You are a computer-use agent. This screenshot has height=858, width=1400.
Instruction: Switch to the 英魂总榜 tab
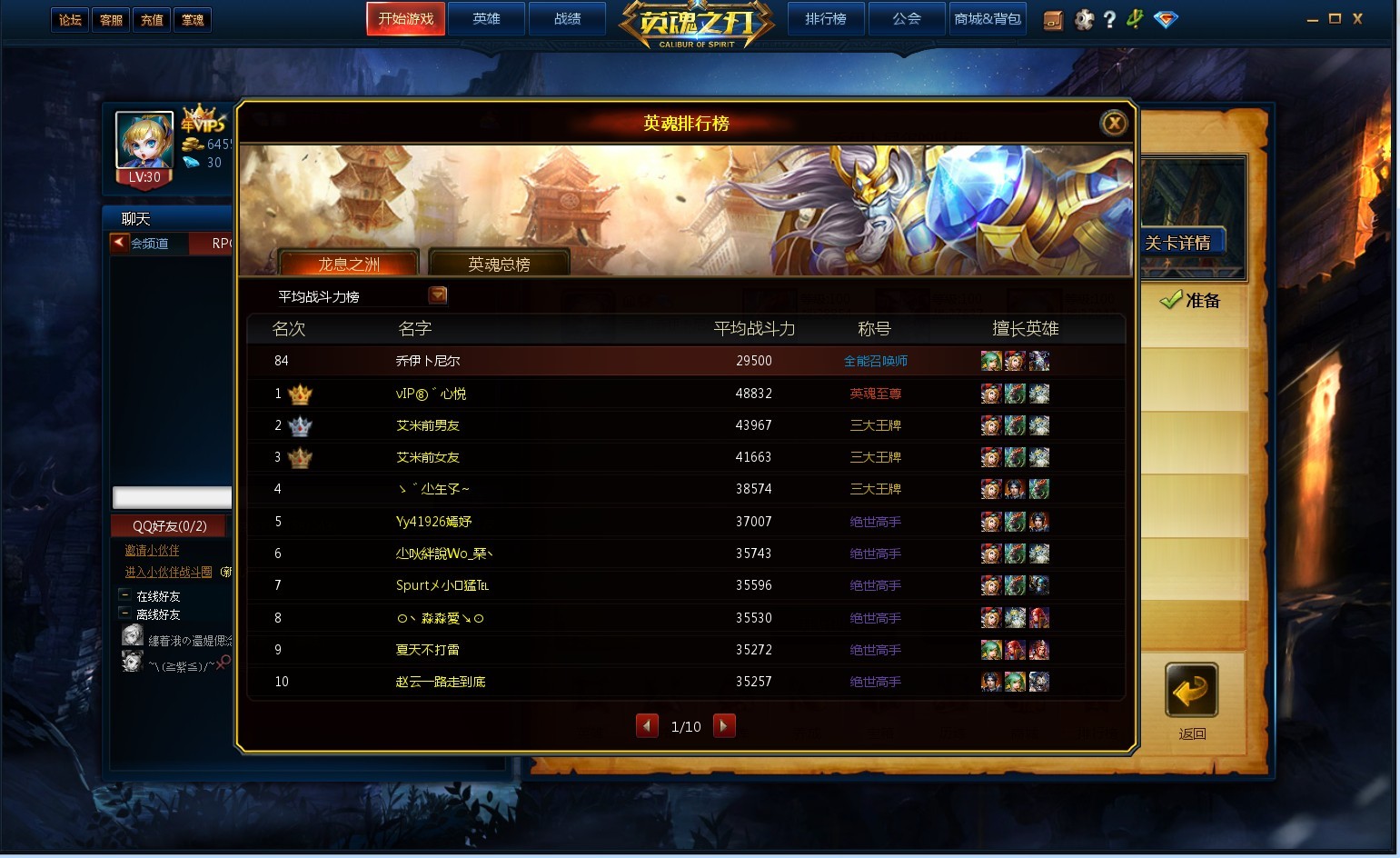[x=499, y=264]
